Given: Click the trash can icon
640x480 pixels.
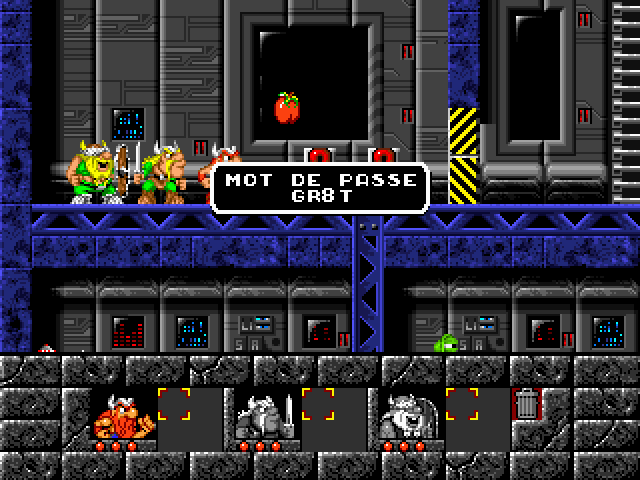Looking at the screenshot, I should [526, 405].
